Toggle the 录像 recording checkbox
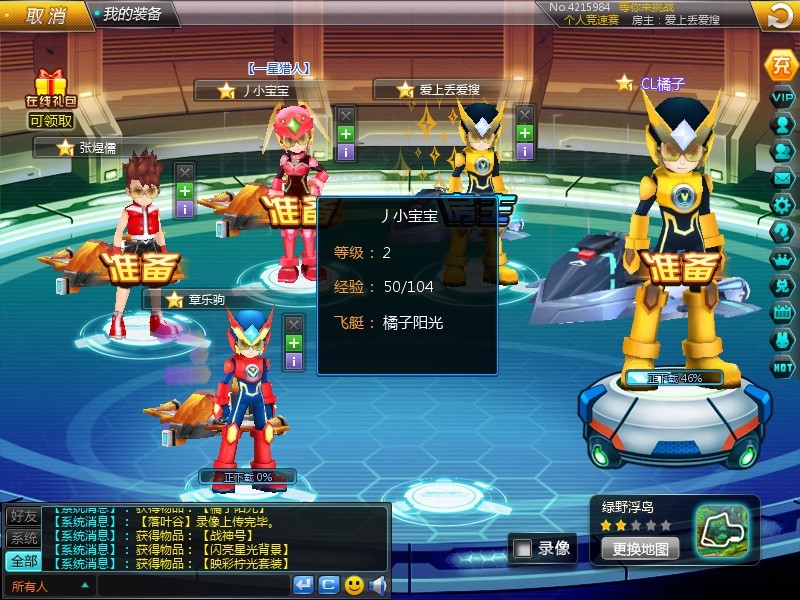Image resolution: width=800 pixels, height=600 pixels. [x=523, y=548]
